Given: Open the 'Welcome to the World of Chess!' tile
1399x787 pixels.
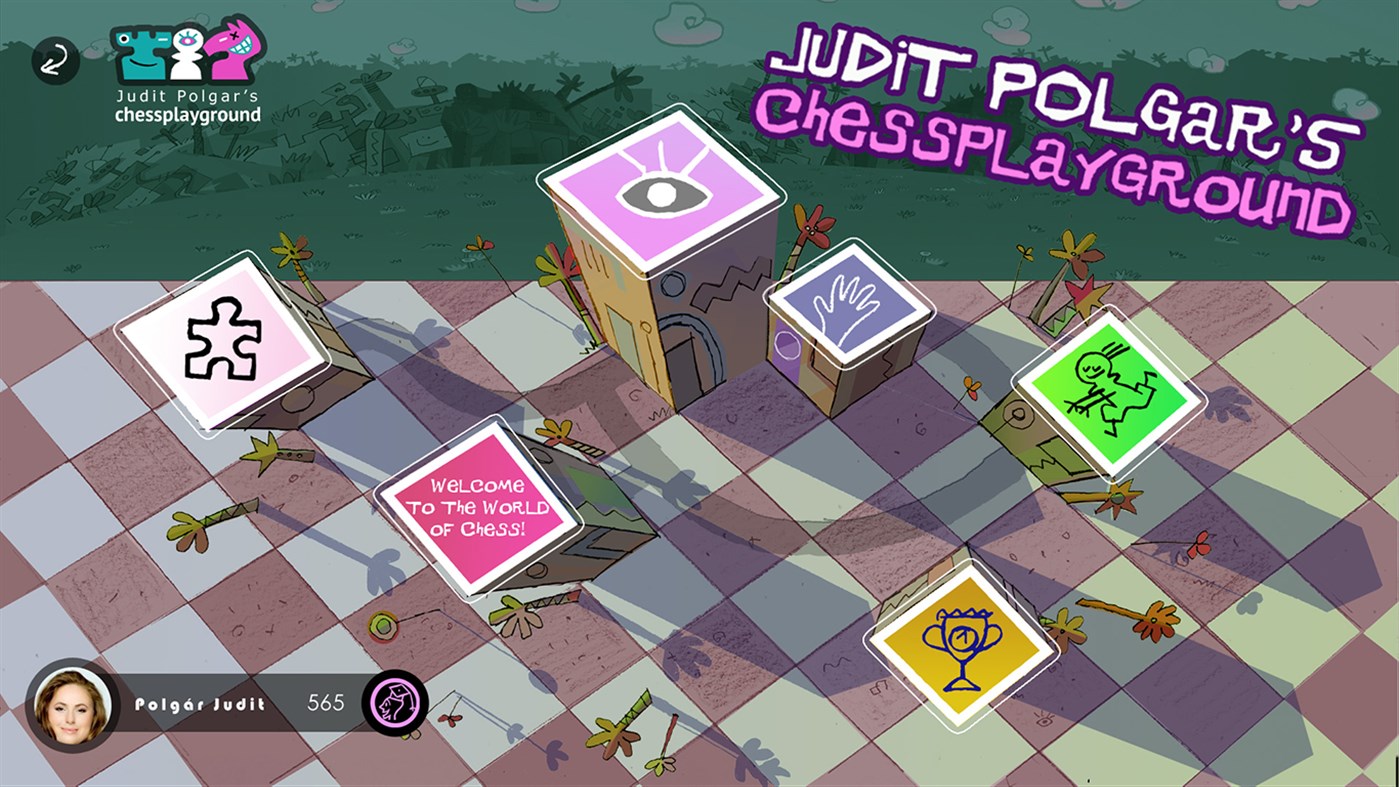Looking at the screenshot, I should point(480,507).
